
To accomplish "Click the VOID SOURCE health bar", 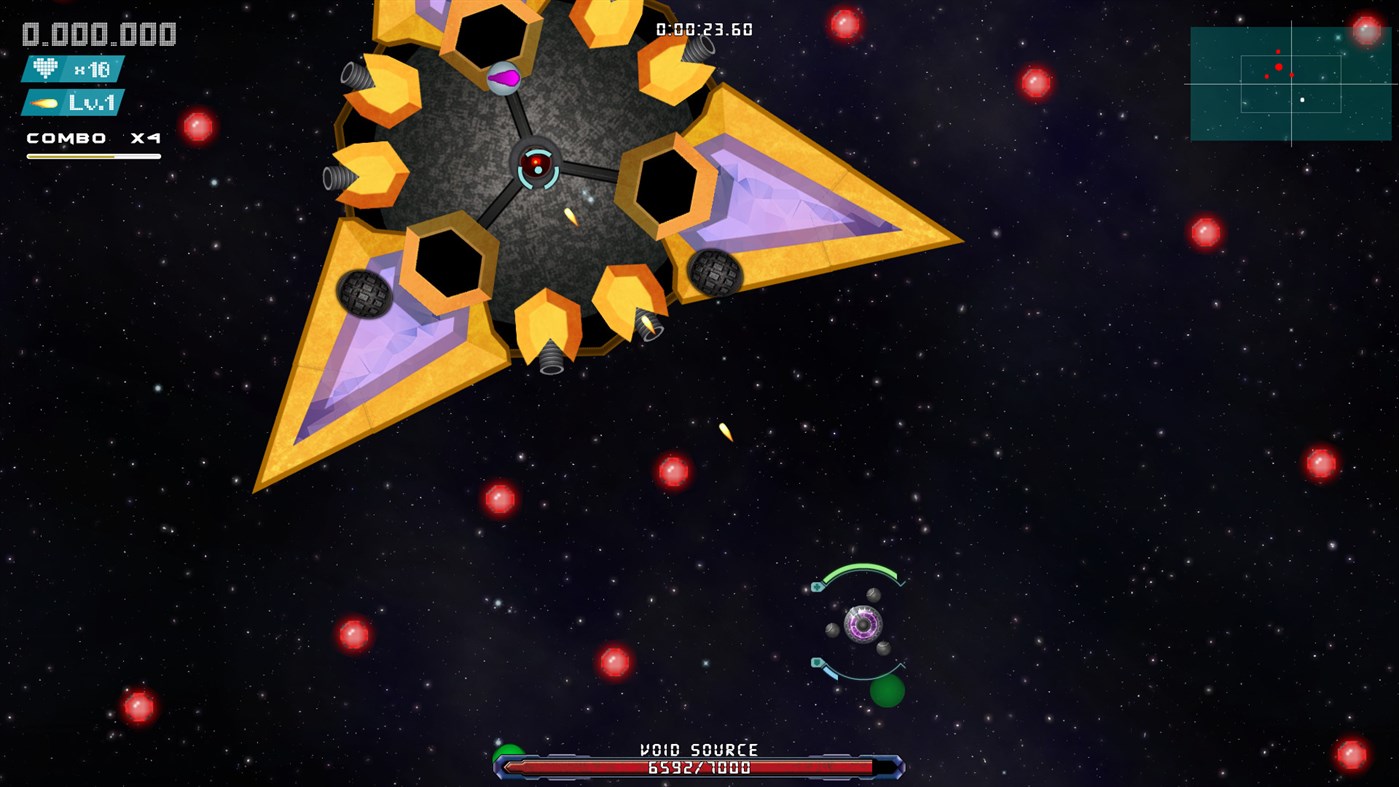I will (698, 768).
